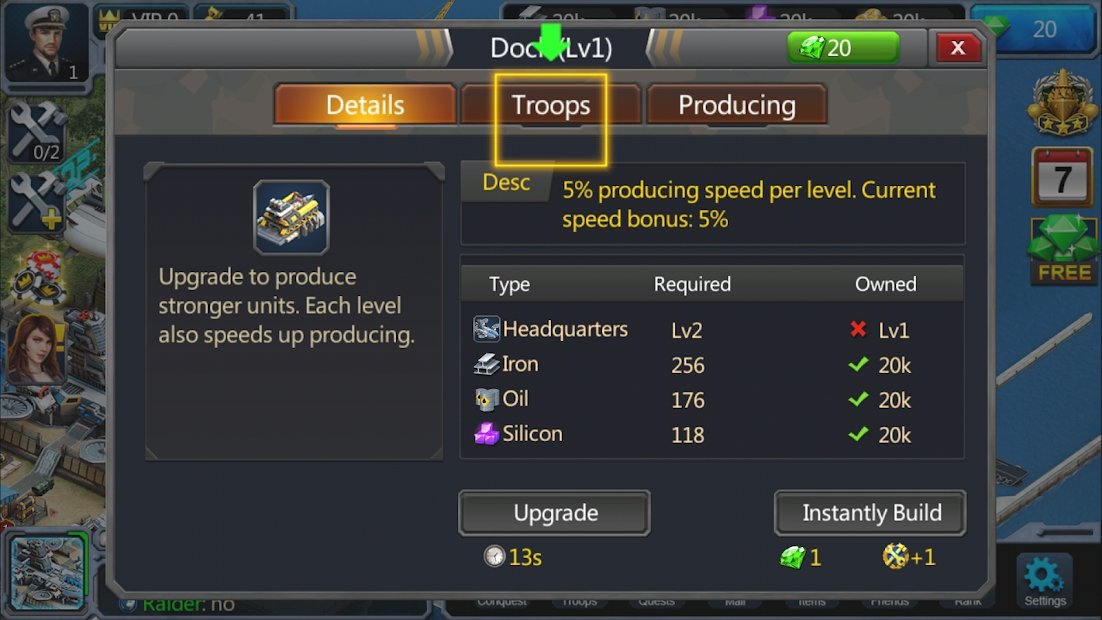1102x620 pixels.
Task: Open the gold military rank badge
Action: coord(1062,103)
